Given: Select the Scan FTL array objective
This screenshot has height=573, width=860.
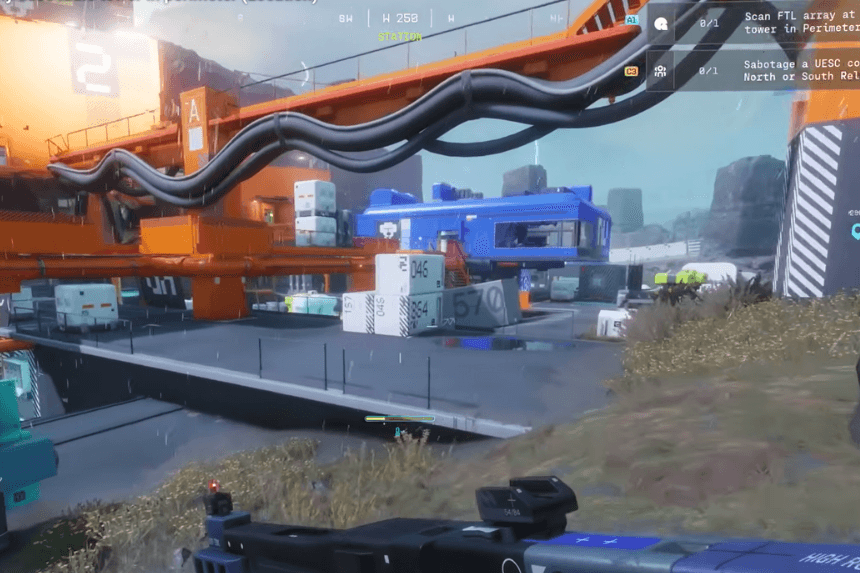Looking at the screenshot, I should click(x=800, y=22).
